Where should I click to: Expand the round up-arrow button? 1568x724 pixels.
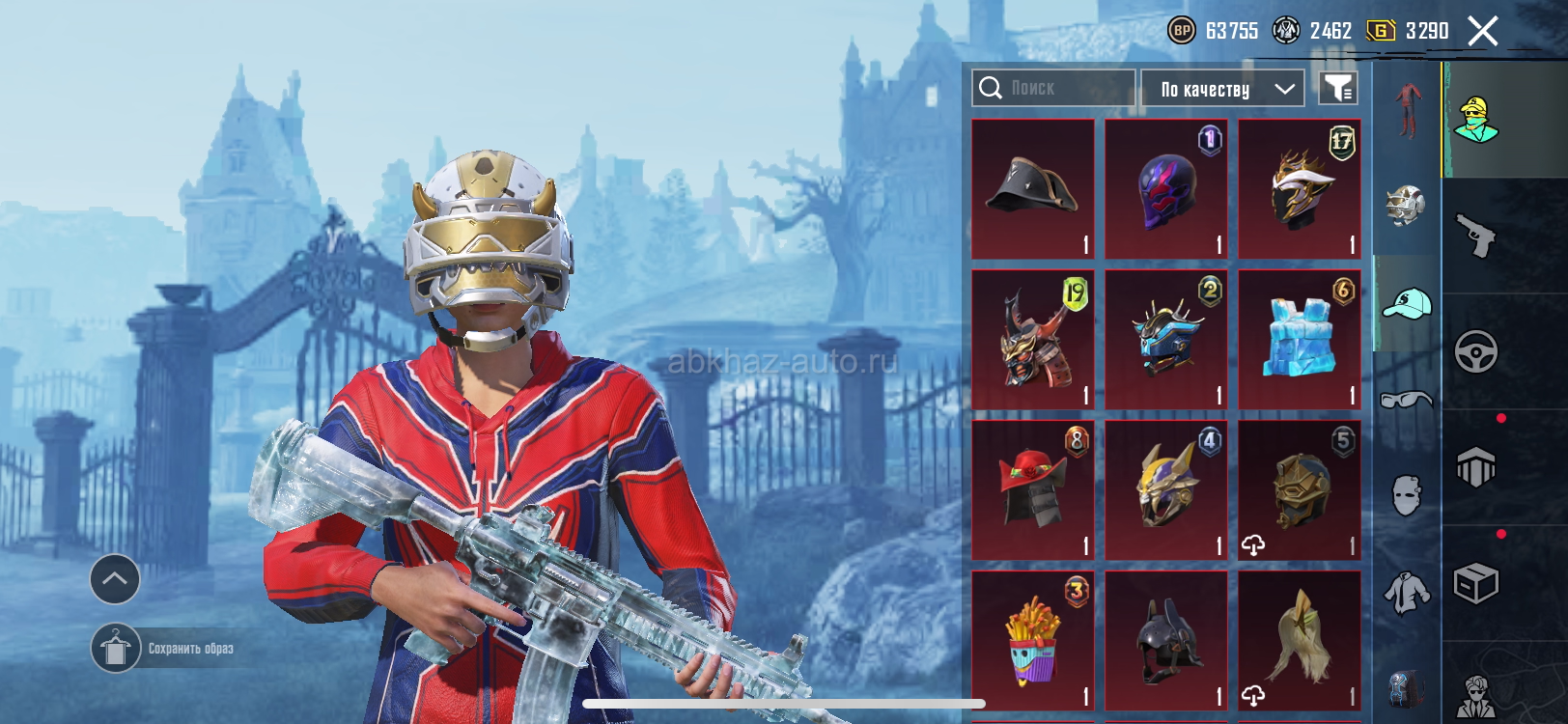[x=115, y=579]
